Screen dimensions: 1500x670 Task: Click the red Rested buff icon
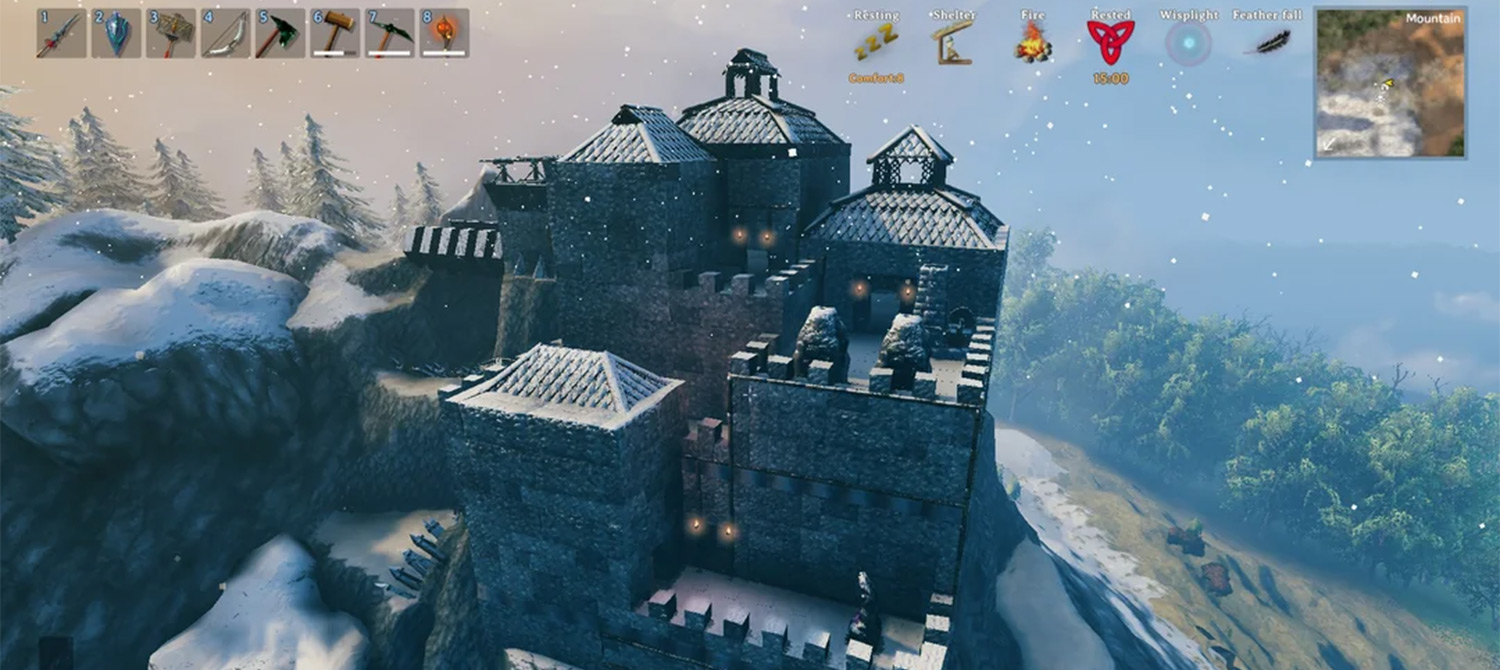click(x=1110, y=43)
